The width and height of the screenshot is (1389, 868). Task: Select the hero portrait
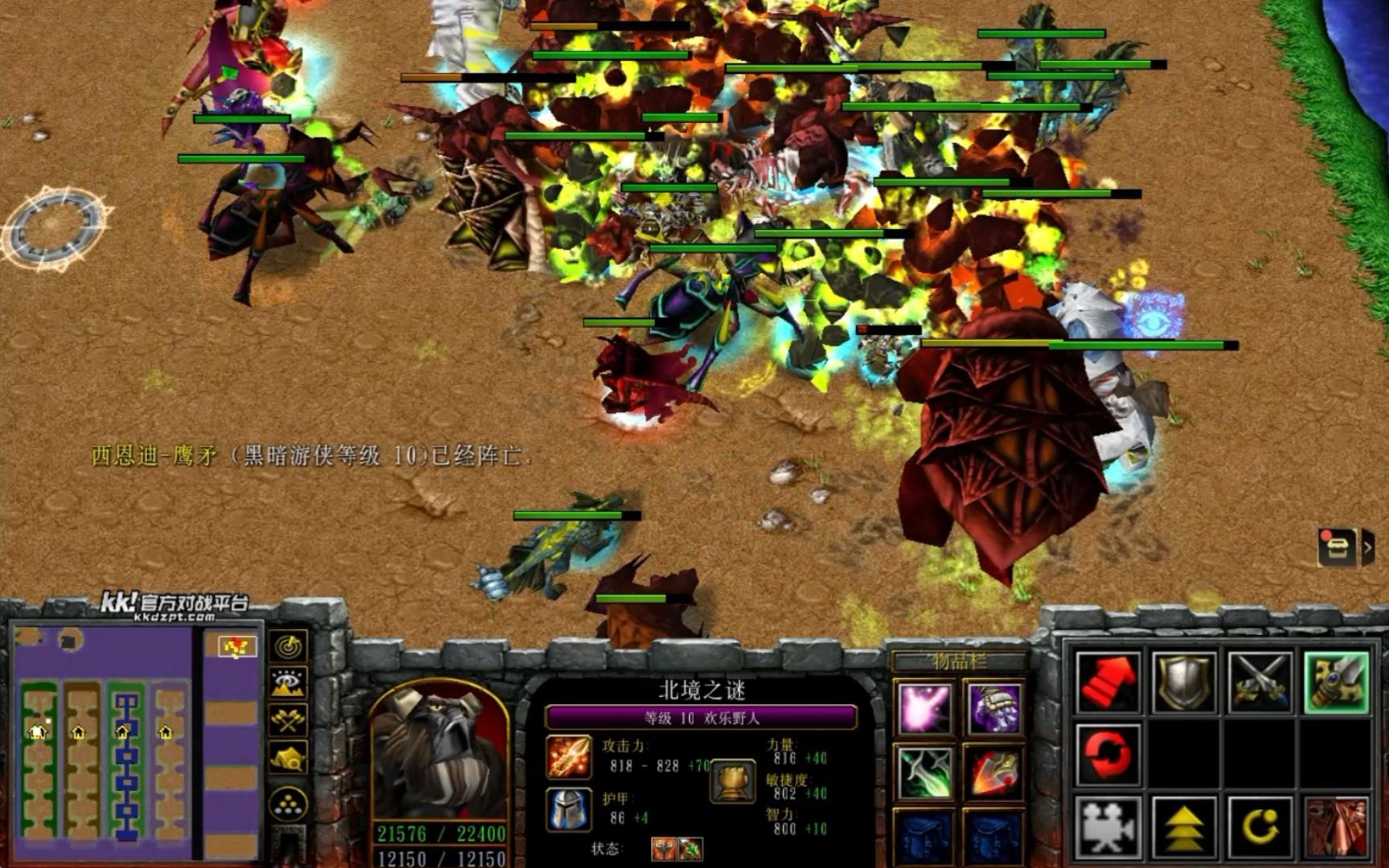[439, 755]
